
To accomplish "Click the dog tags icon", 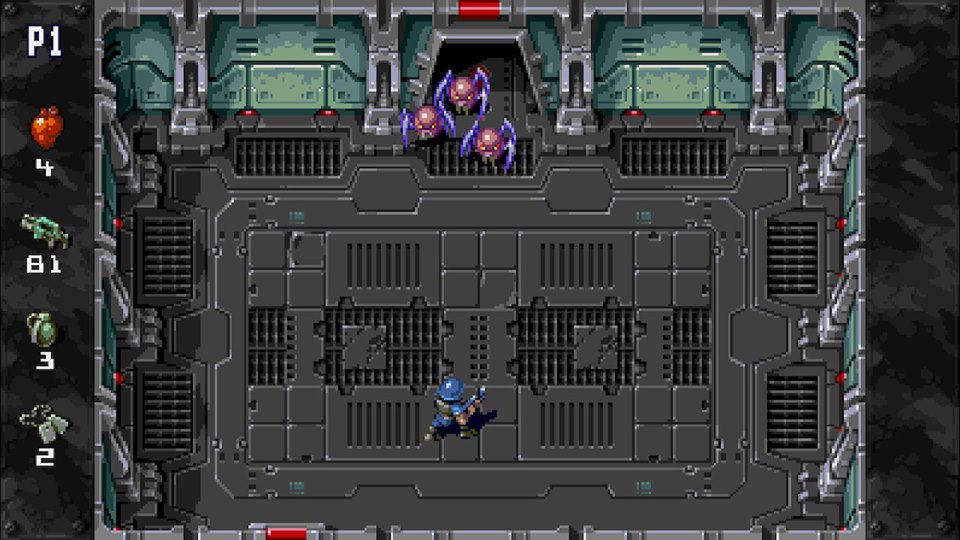I will pyautogui.click(x=45, y=420).
